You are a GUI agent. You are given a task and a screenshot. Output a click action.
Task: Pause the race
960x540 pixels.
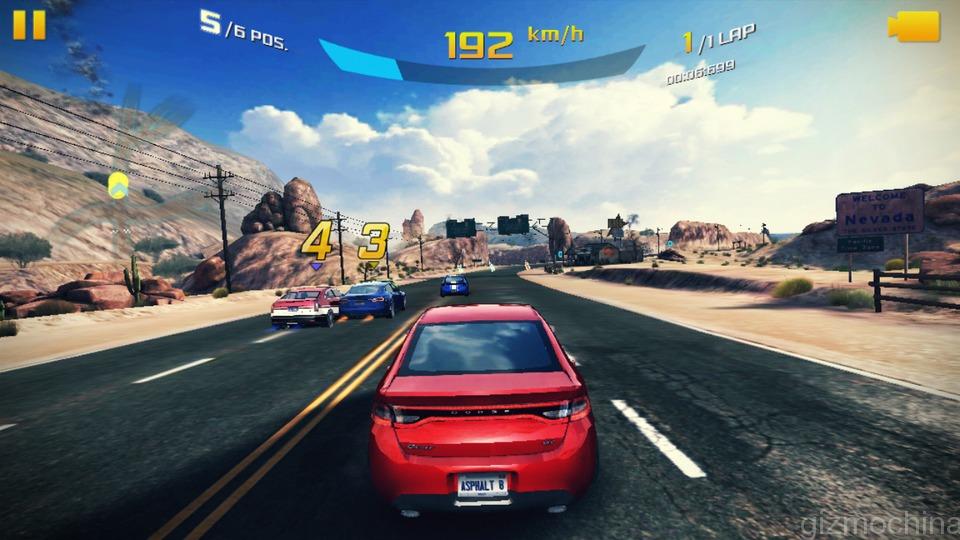[29, 25]
